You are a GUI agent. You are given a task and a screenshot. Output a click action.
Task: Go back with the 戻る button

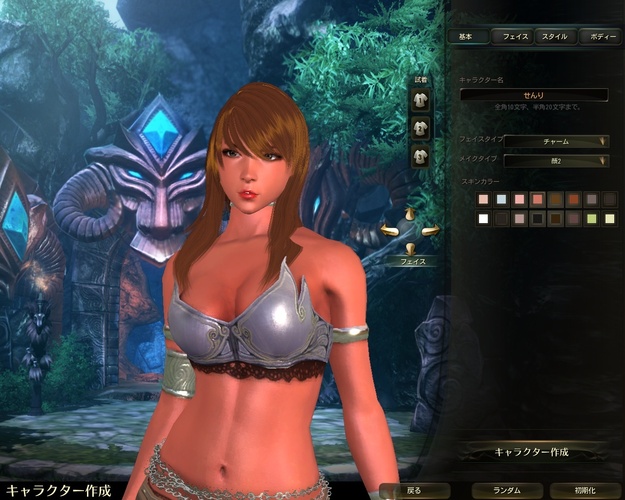(x=414, y=491)
